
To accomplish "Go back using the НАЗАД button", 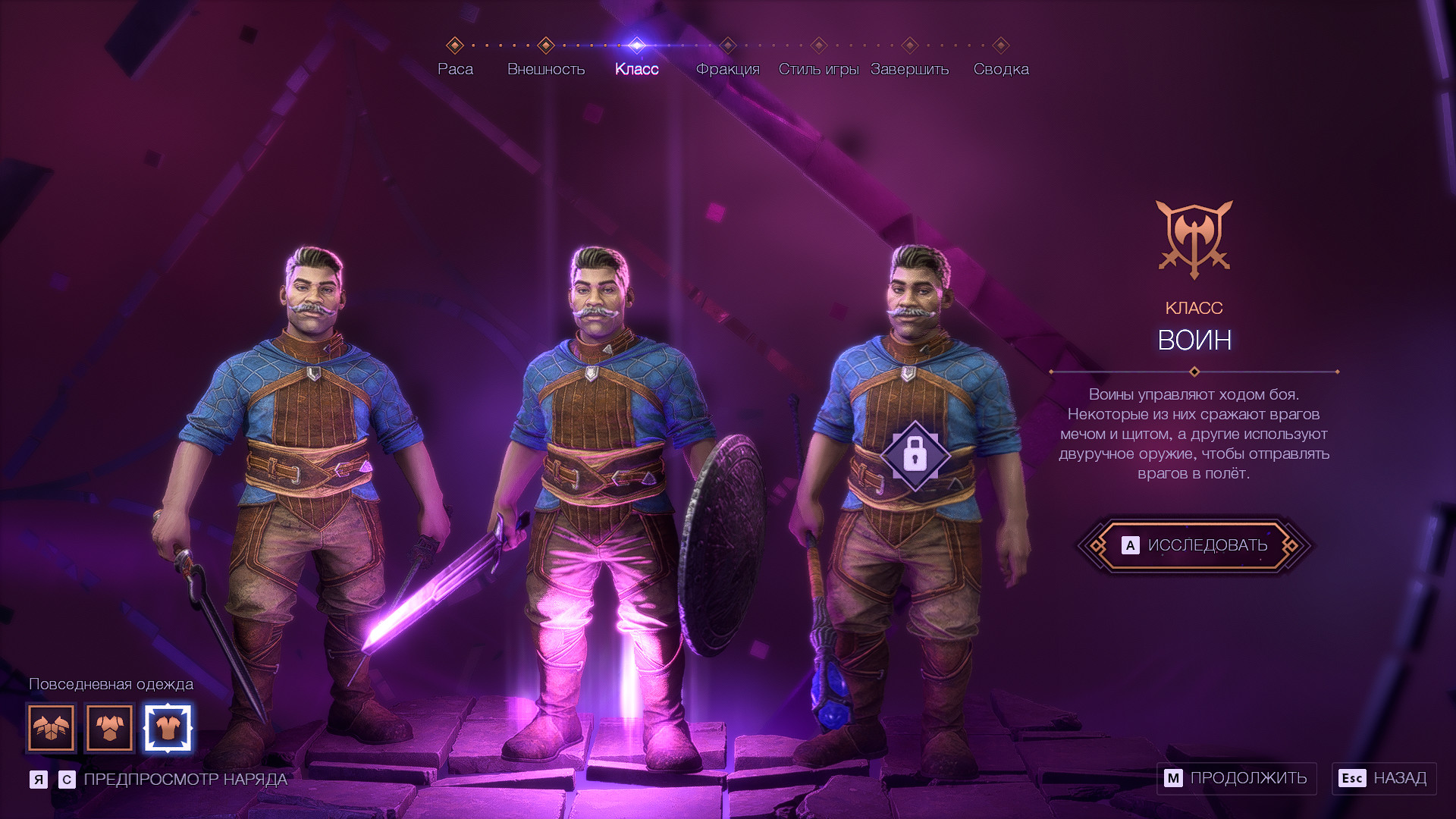I will (1384, 778).
